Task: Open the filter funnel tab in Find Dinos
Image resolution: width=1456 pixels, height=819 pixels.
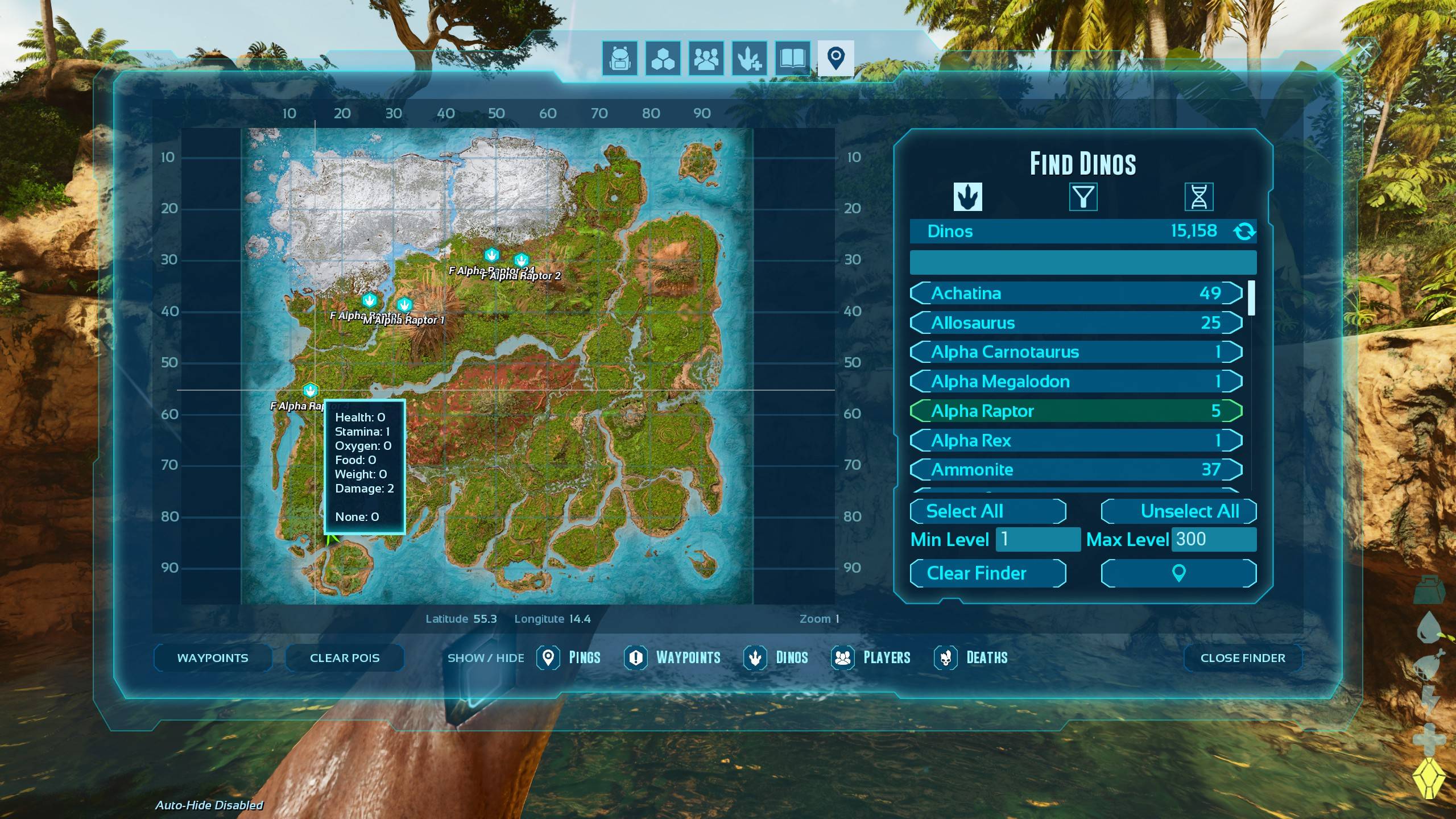Action: [x=1083, y=197]
